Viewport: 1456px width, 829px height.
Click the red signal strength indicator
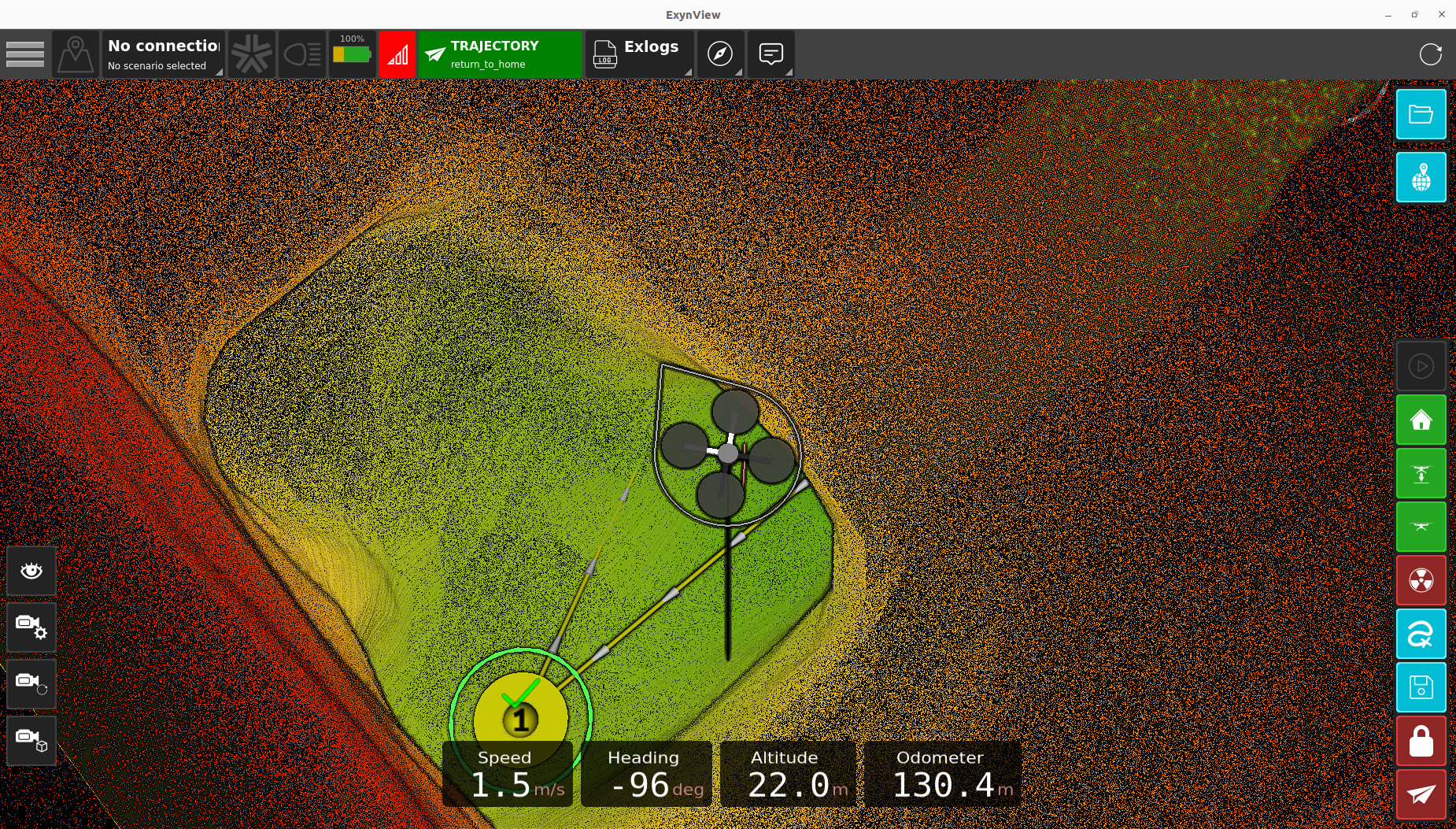397,54
